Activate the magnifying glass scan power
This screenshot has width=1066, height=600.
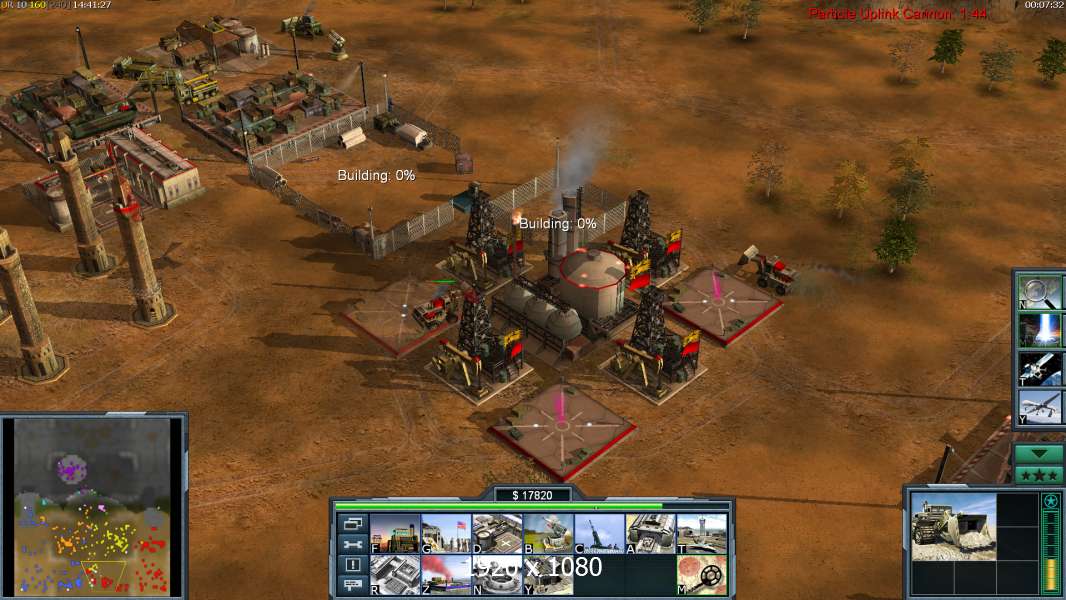point(1038,291)
